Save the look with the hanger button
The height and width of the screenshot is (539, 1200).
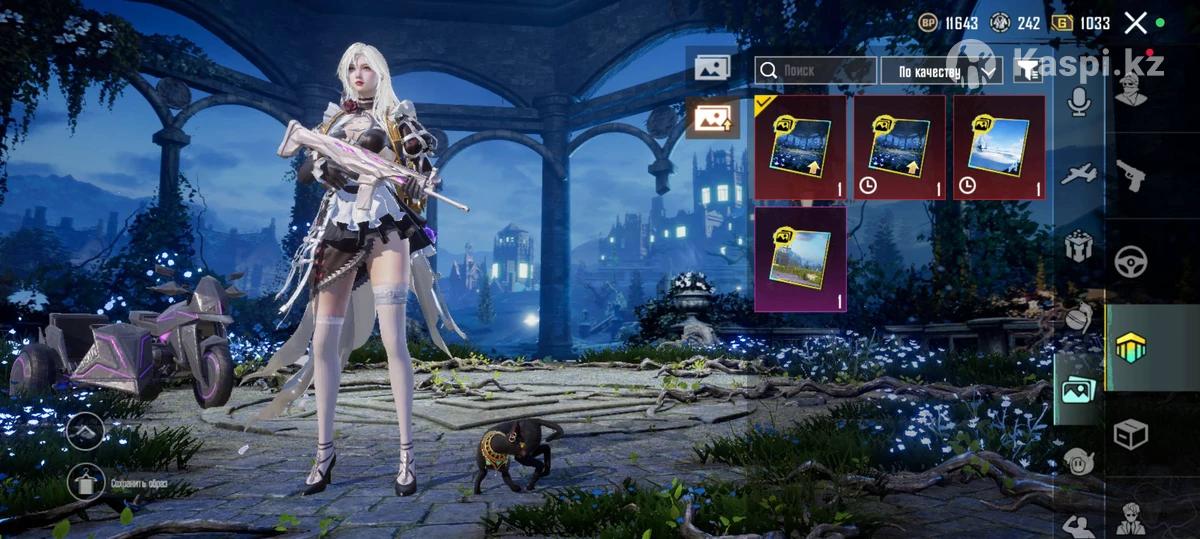point(87,483)
